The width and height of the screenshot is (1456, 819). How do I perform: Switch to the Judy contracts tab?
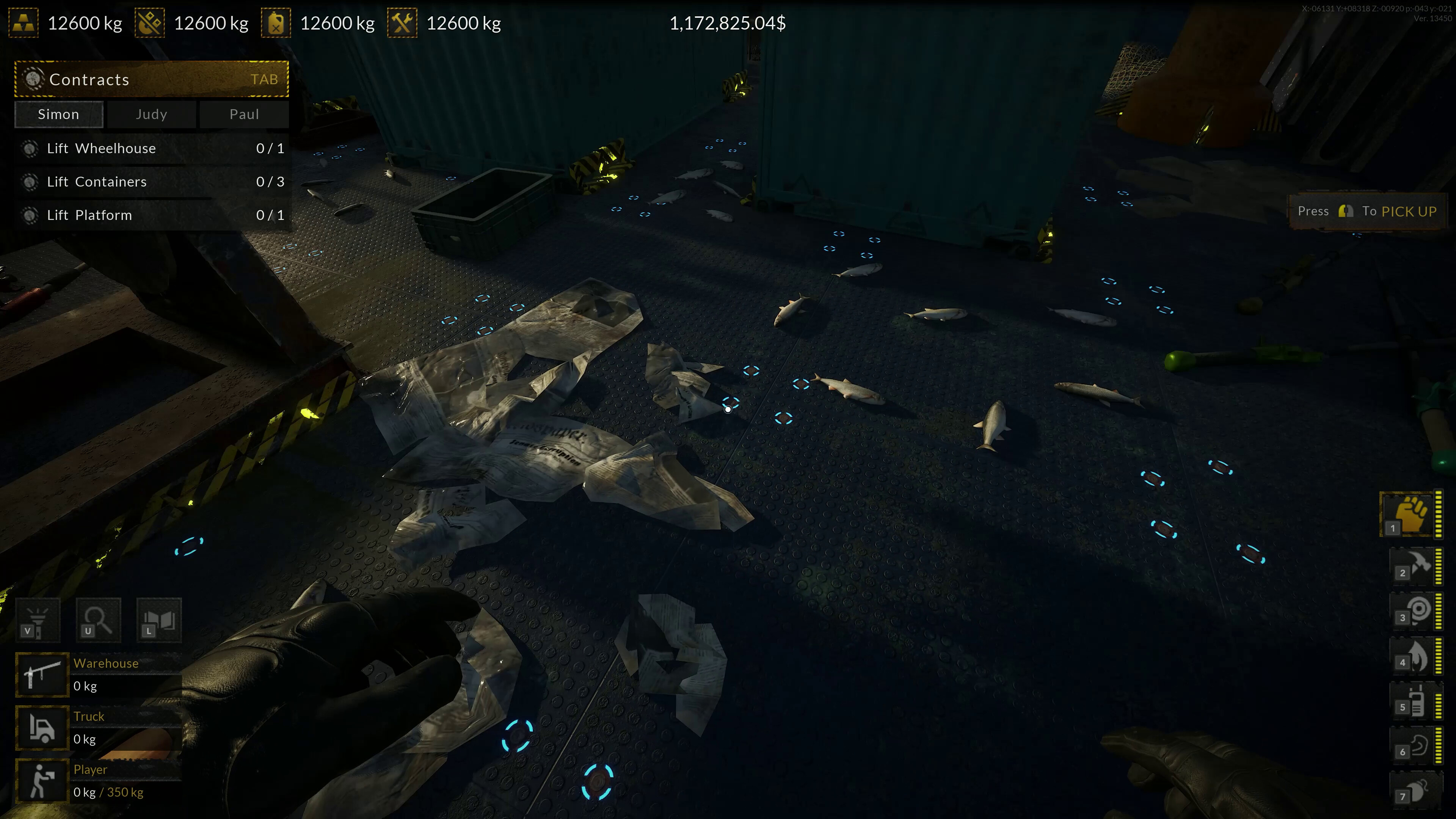(151, 114)
